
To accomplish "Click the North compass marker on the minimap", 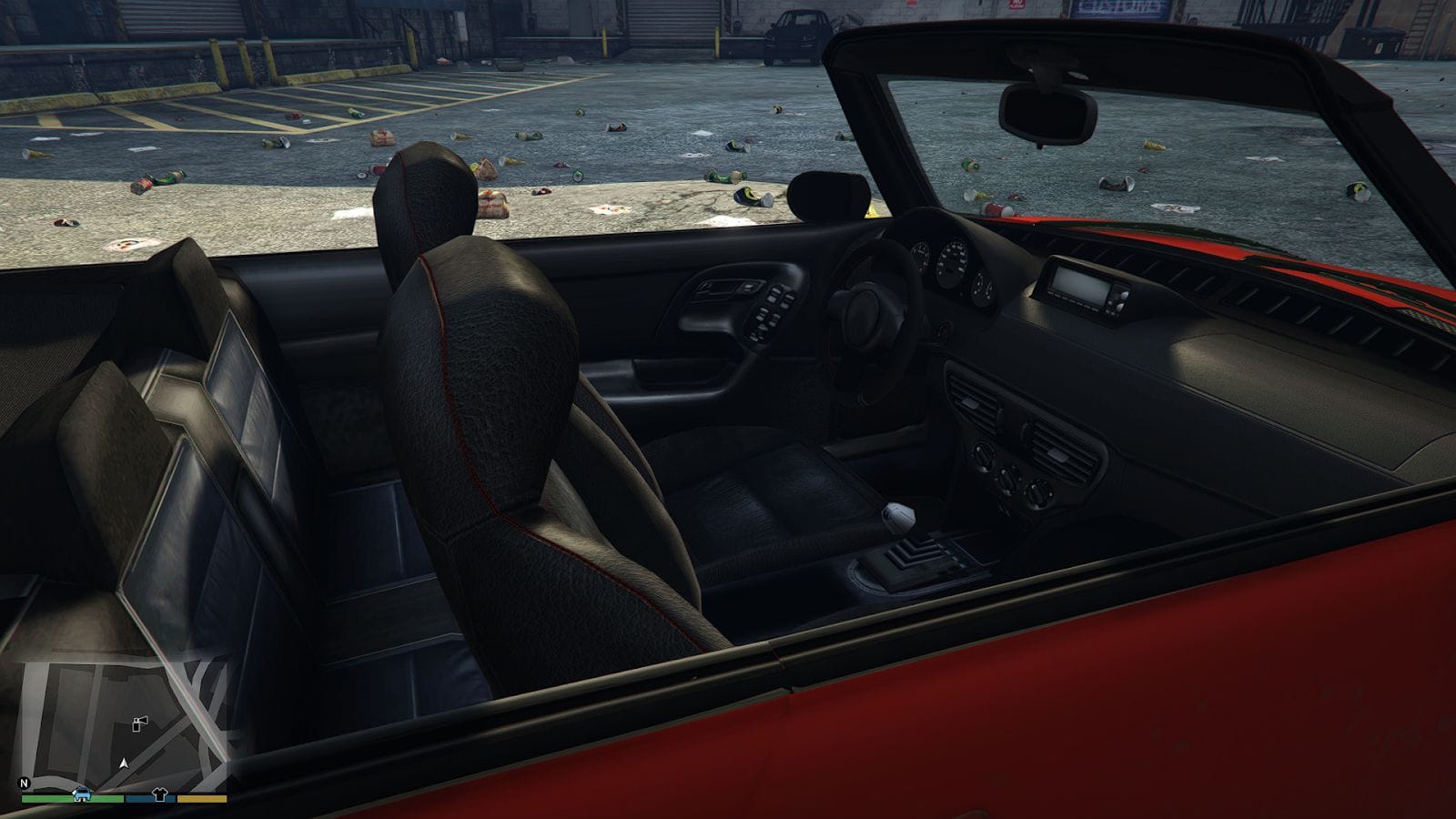I will point(25,783).
